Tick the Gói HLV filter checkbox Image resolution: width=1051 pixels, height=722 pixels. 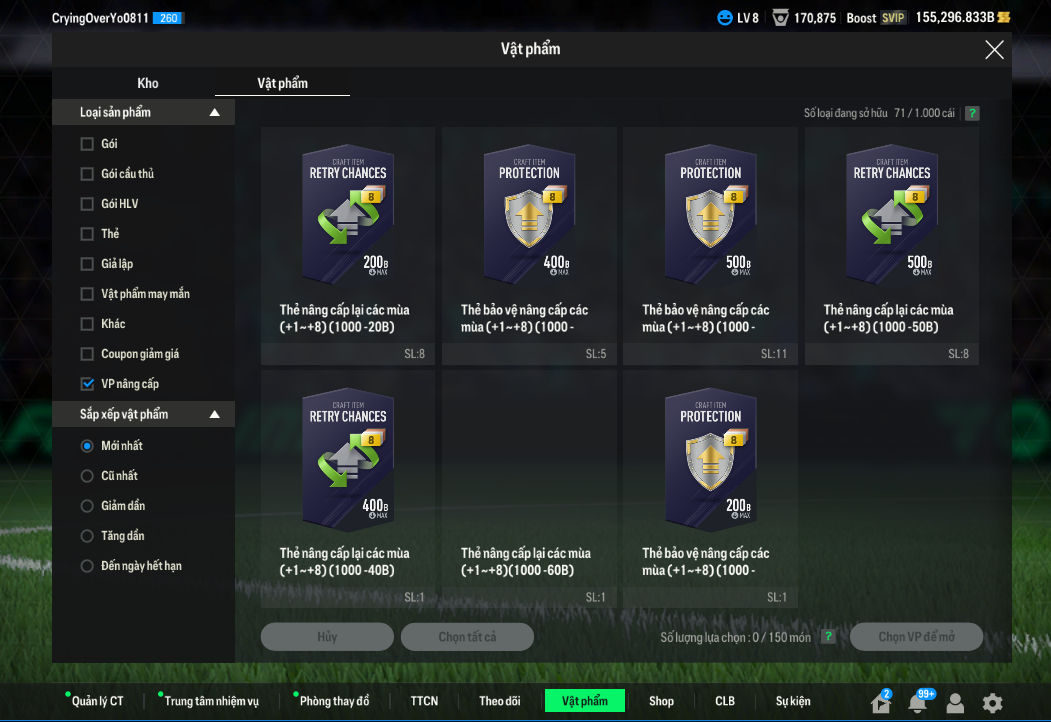tap(87, 204)
